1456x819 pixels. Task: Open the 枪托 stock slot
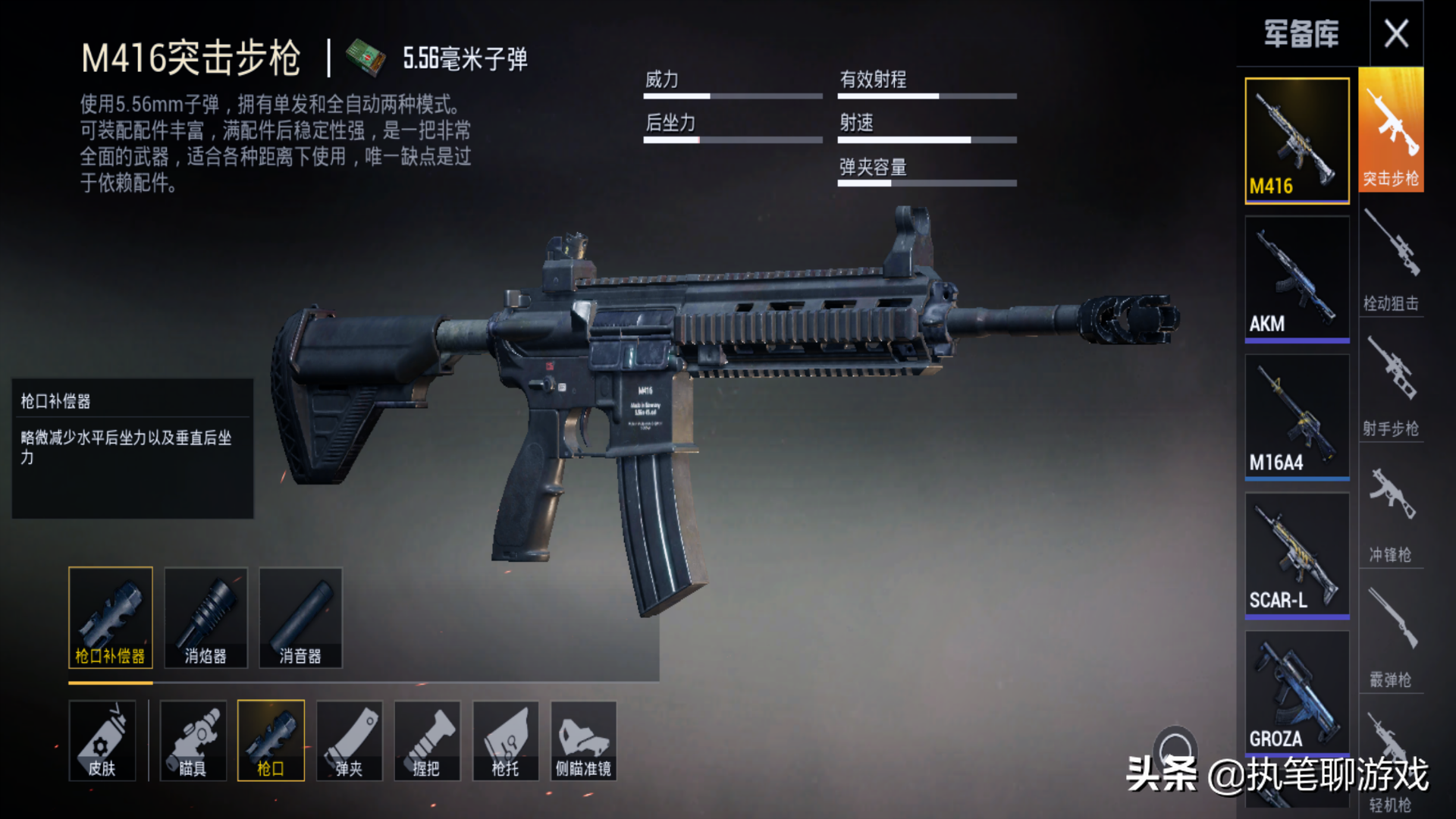pyautogui.click(x=505, y=740)
